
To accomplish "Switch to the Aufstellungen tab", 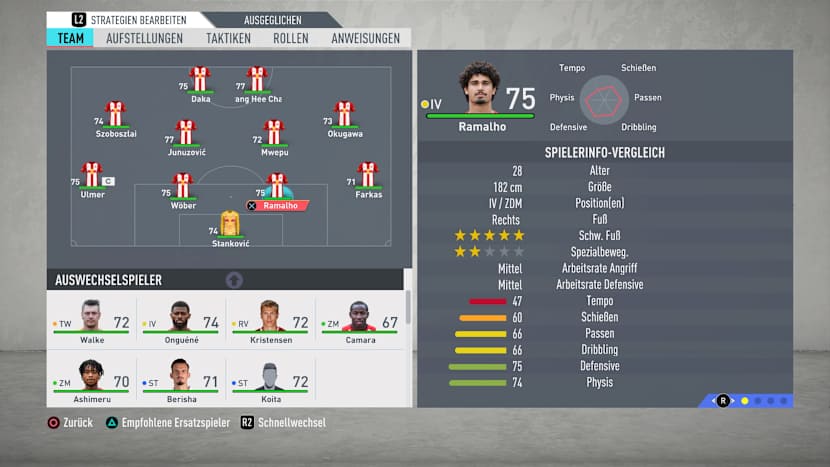I will (x=144, y=38).
